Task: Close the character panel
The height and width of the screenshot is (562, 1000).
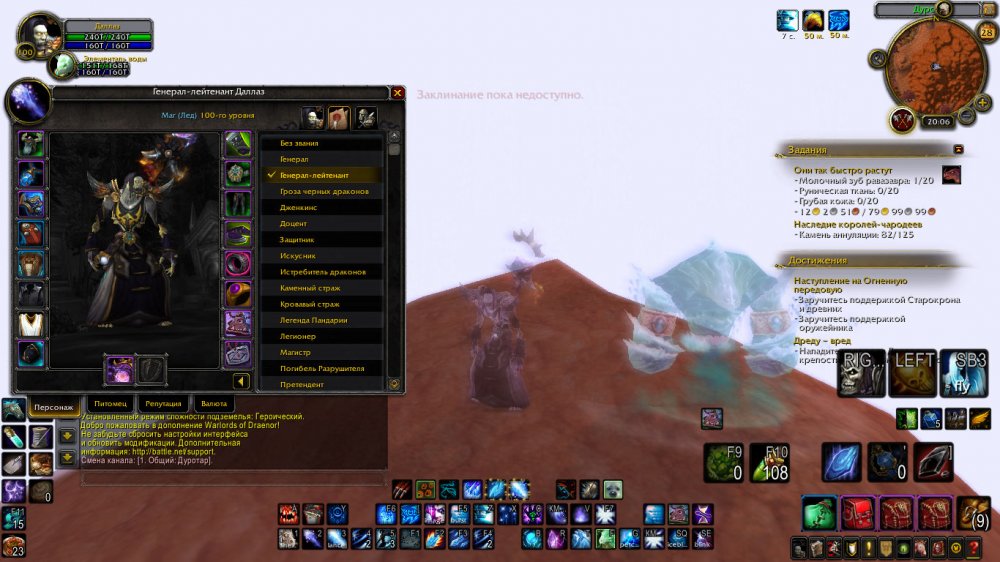Action: coord(397,93)
